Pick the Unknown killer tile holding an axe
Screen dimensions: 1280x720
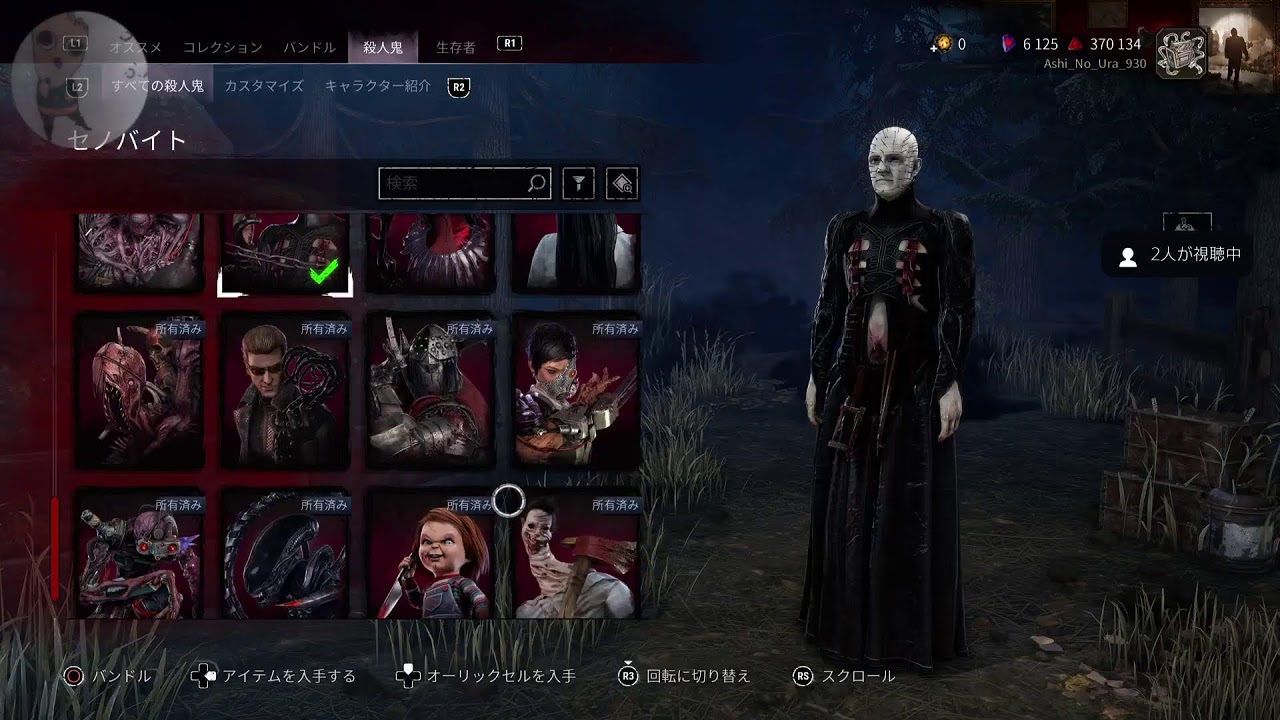tap(576, 553)
